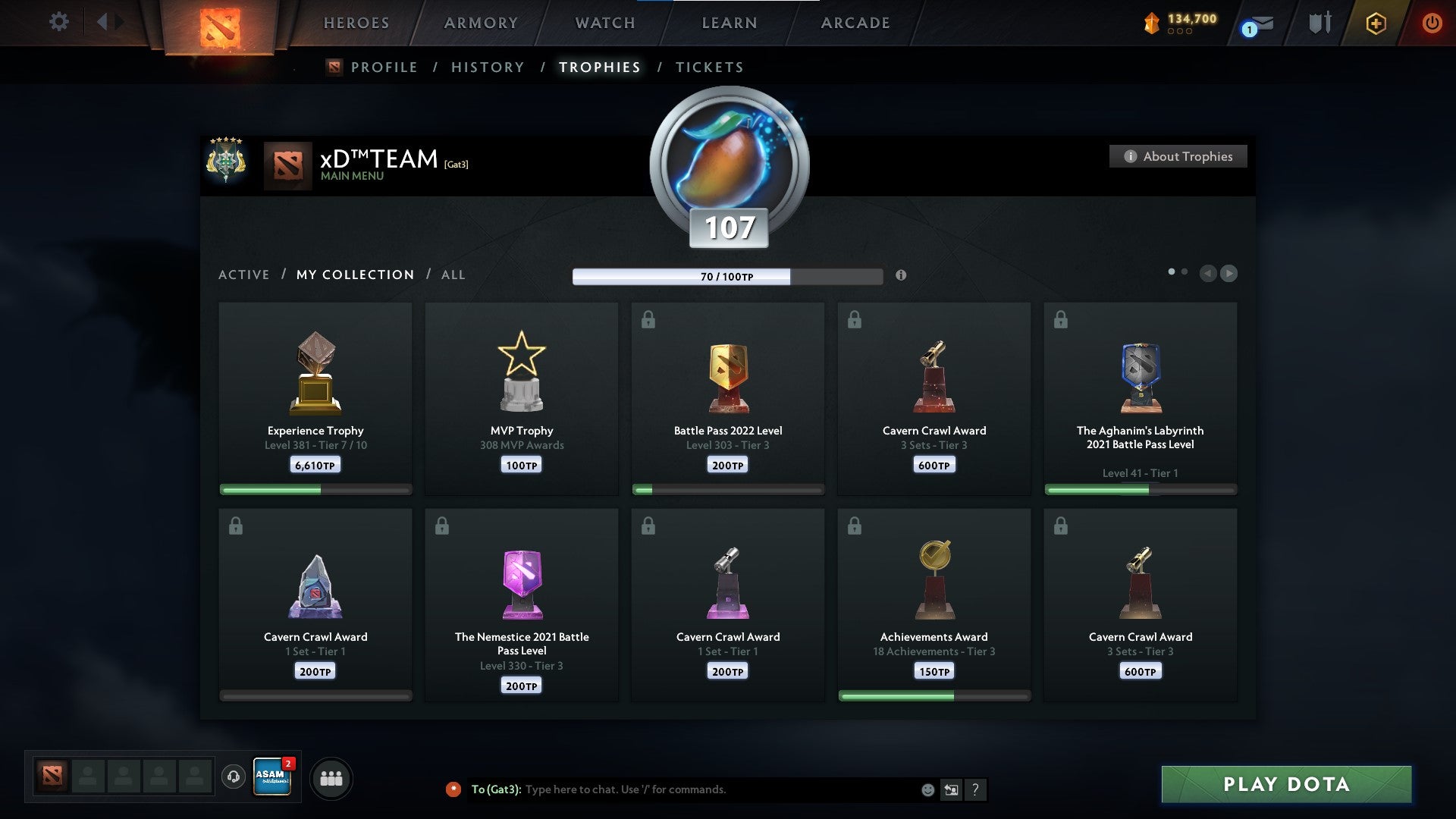Open the HEROES menu
This screenshot has width=1456, height=819.
point(356,23)
